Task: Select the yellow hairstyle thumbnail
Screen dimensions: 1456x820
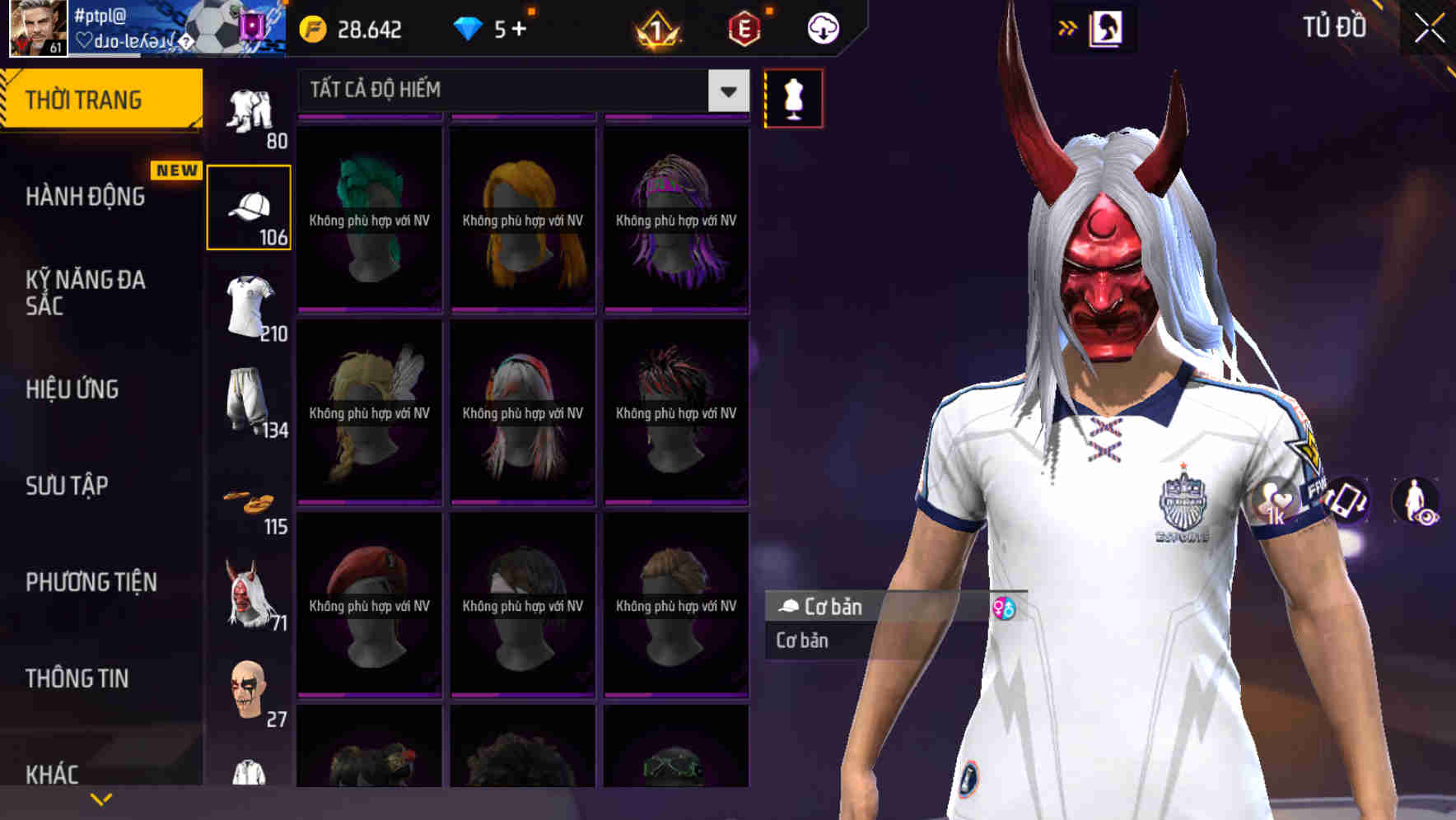Action: (x=521, y=218)
